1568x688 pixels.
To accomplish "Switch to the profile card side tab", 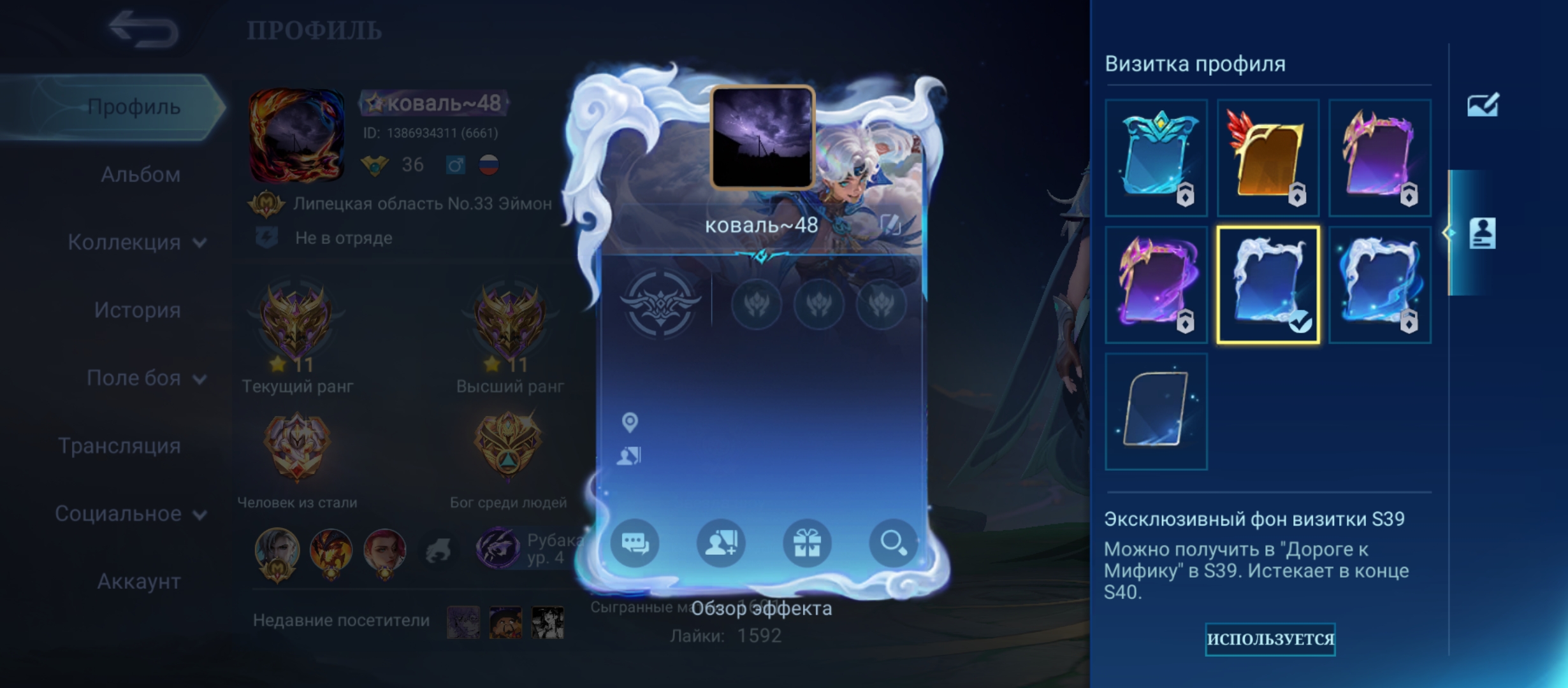I will (1482, 233).
